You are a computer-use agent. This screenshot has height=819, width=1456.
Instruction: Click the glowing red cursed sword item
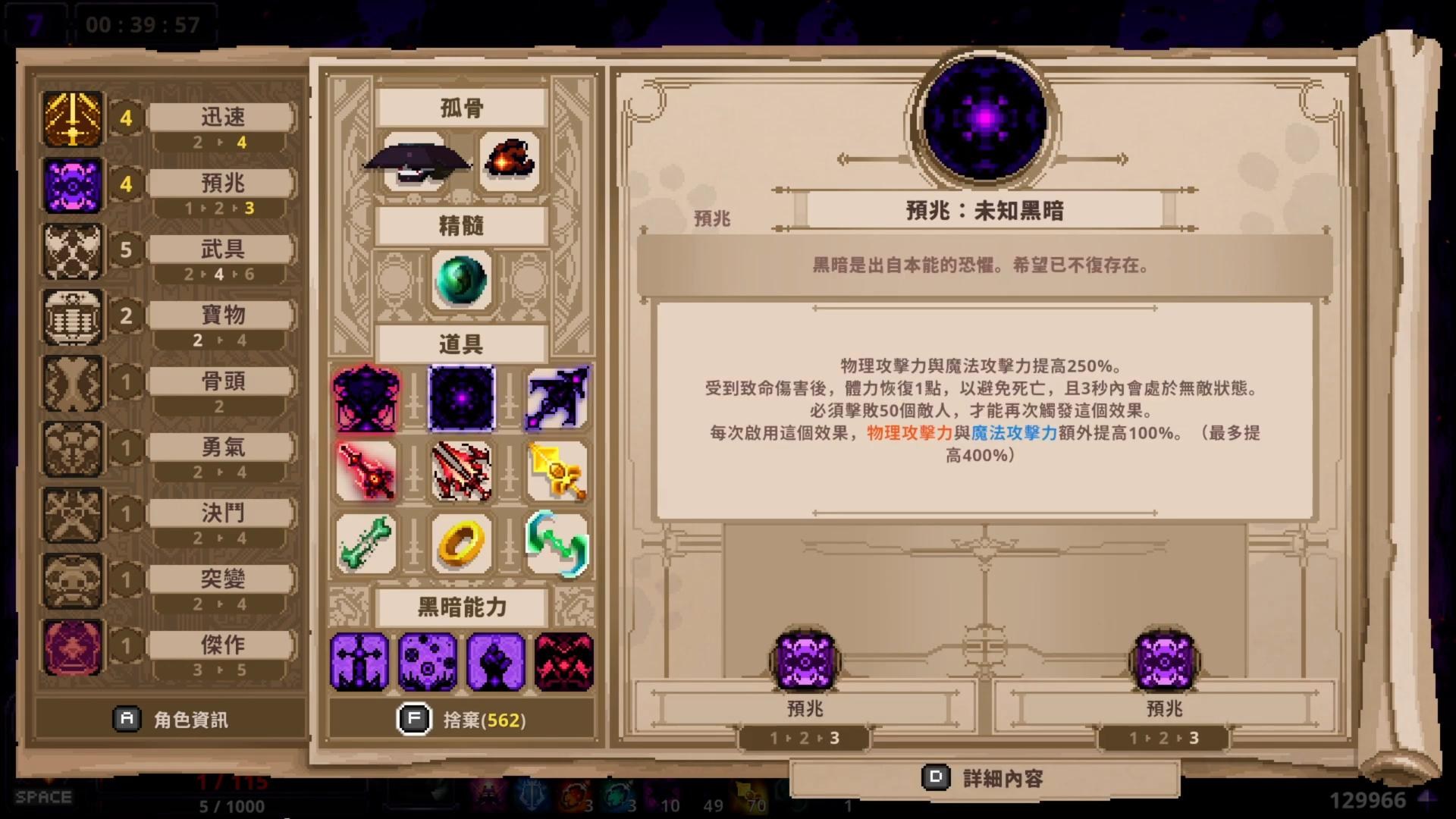coord(367,470)
